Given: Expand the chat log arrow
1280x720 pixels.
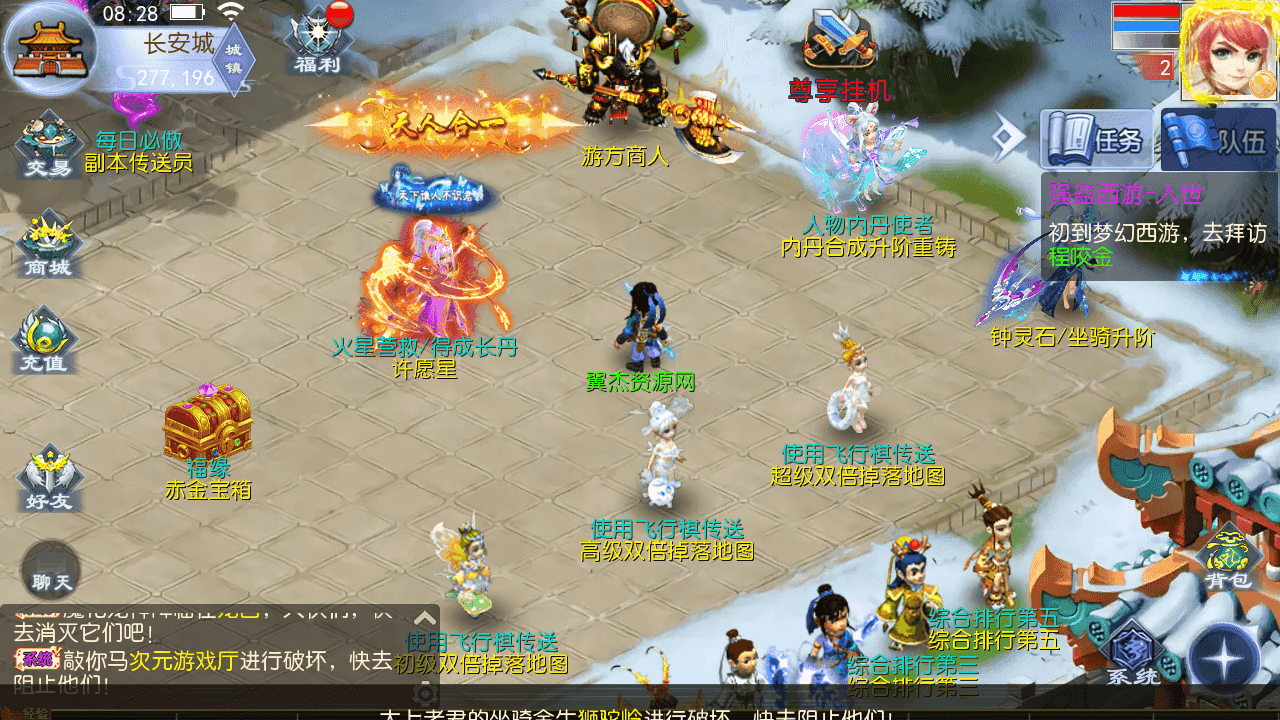Looking at the screenshot, I should (x=425, y=618).
